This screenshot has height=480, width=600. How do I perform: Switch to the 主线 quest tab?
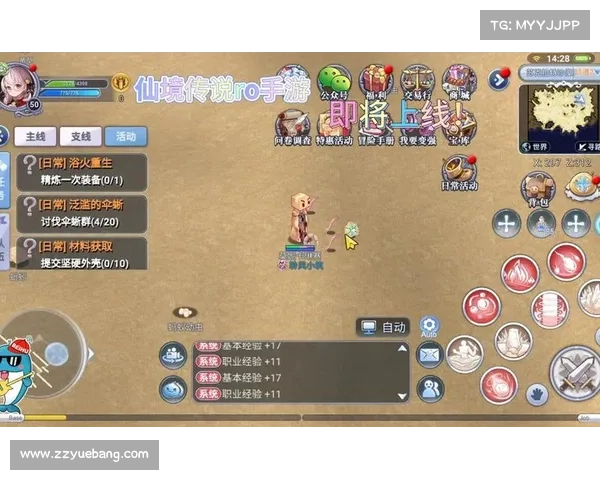35,137
